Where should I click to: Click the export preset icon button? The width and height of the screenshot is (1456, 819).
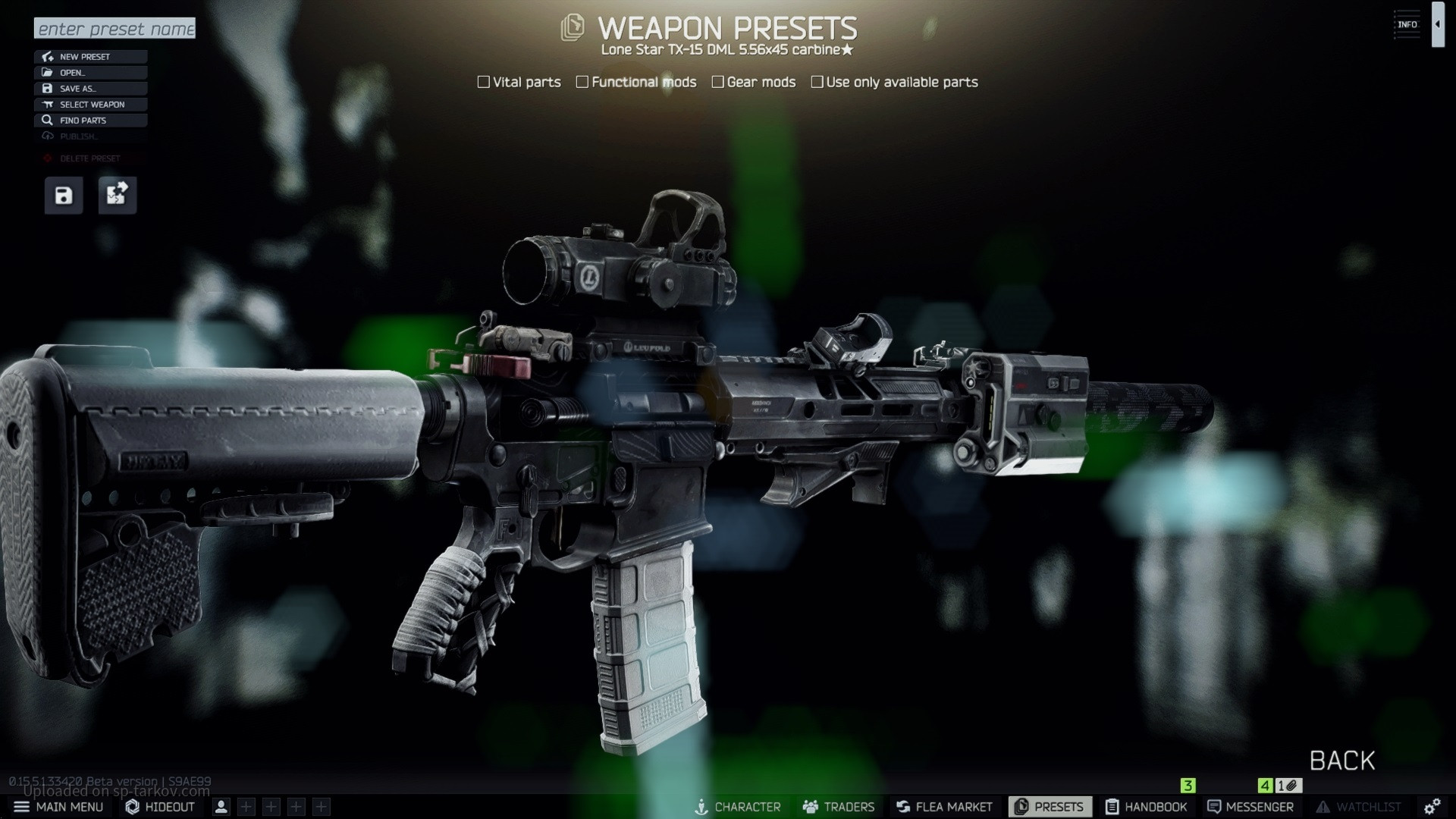click(118, 196)
